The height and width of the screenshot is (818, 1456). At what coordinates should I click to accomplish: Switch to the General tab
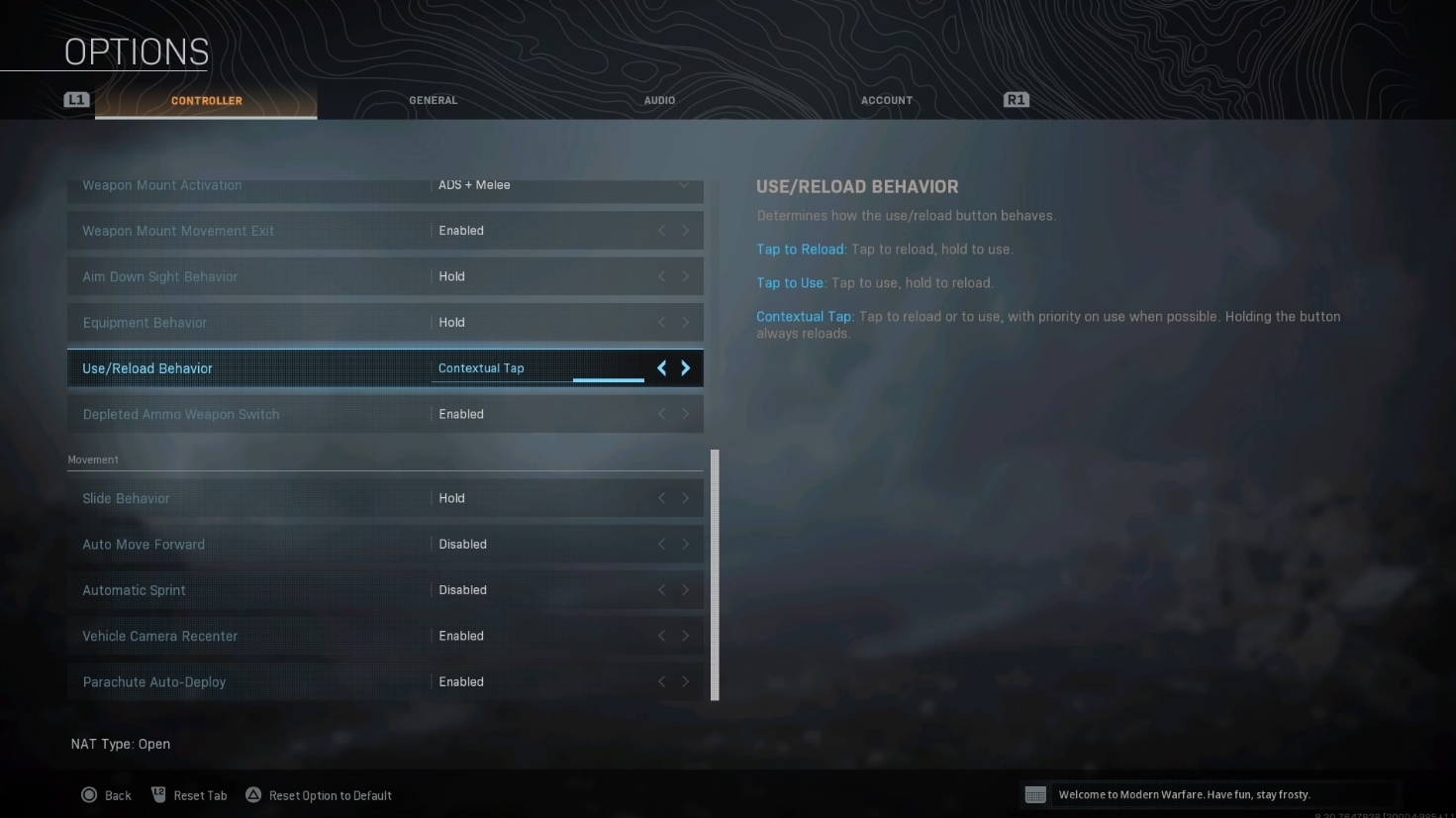(433, 100)
